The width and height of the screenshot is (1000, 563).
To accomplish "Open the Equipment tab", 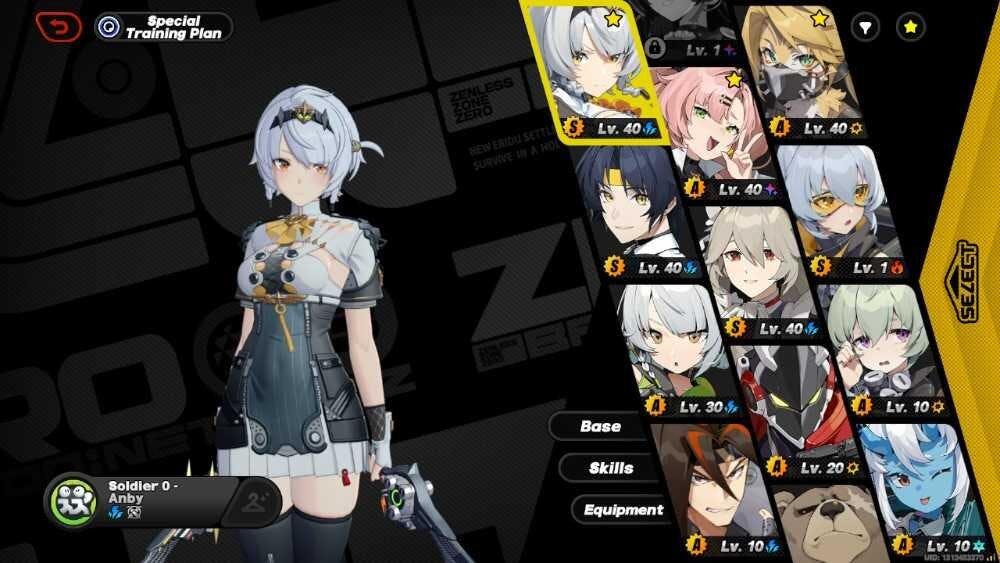I will click(x=623, y=510).
